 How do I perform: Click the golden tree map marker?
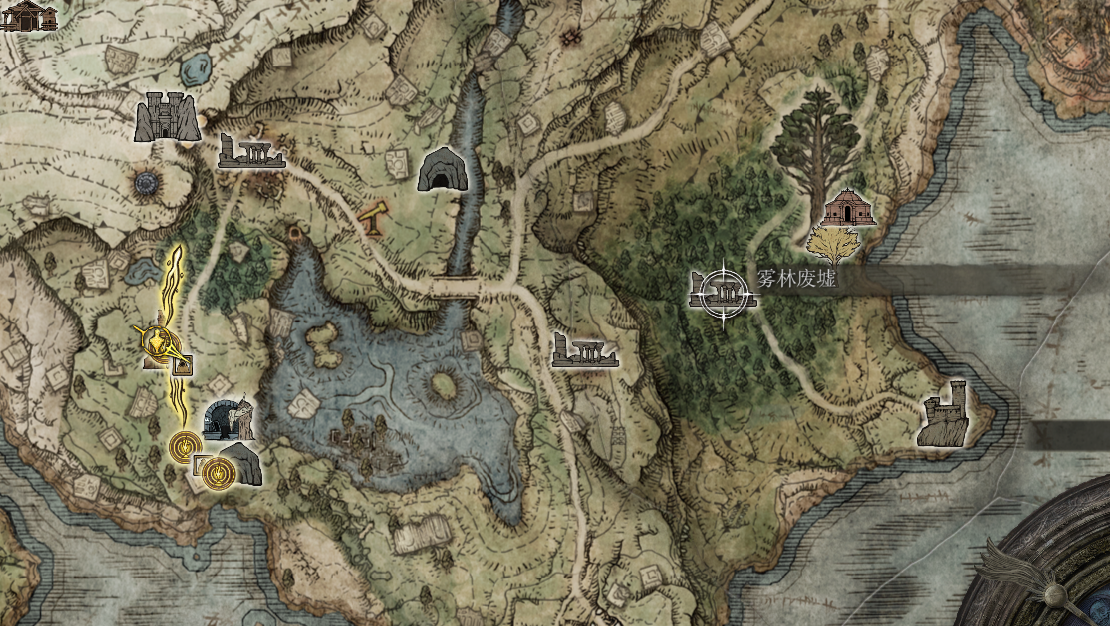[832, 245]
